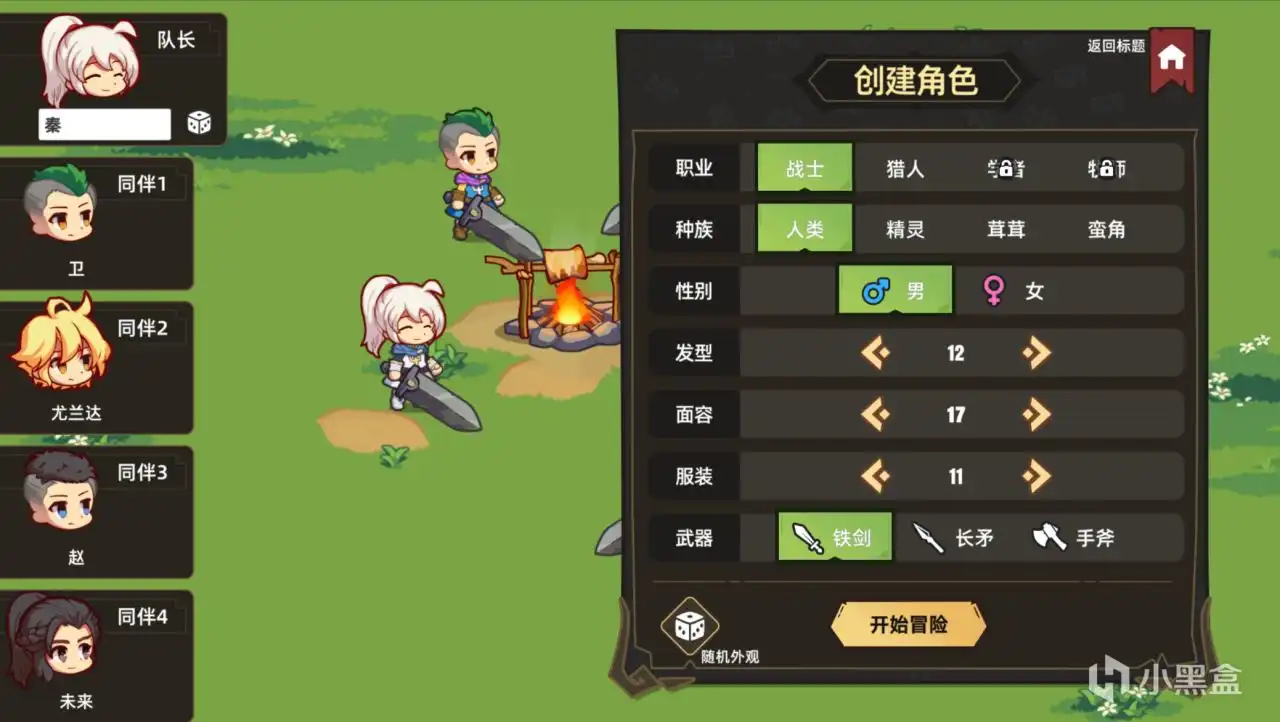Click the locked third class icon
The width and height of the screenshot is (1280, 722).
tap(1004, 167)
